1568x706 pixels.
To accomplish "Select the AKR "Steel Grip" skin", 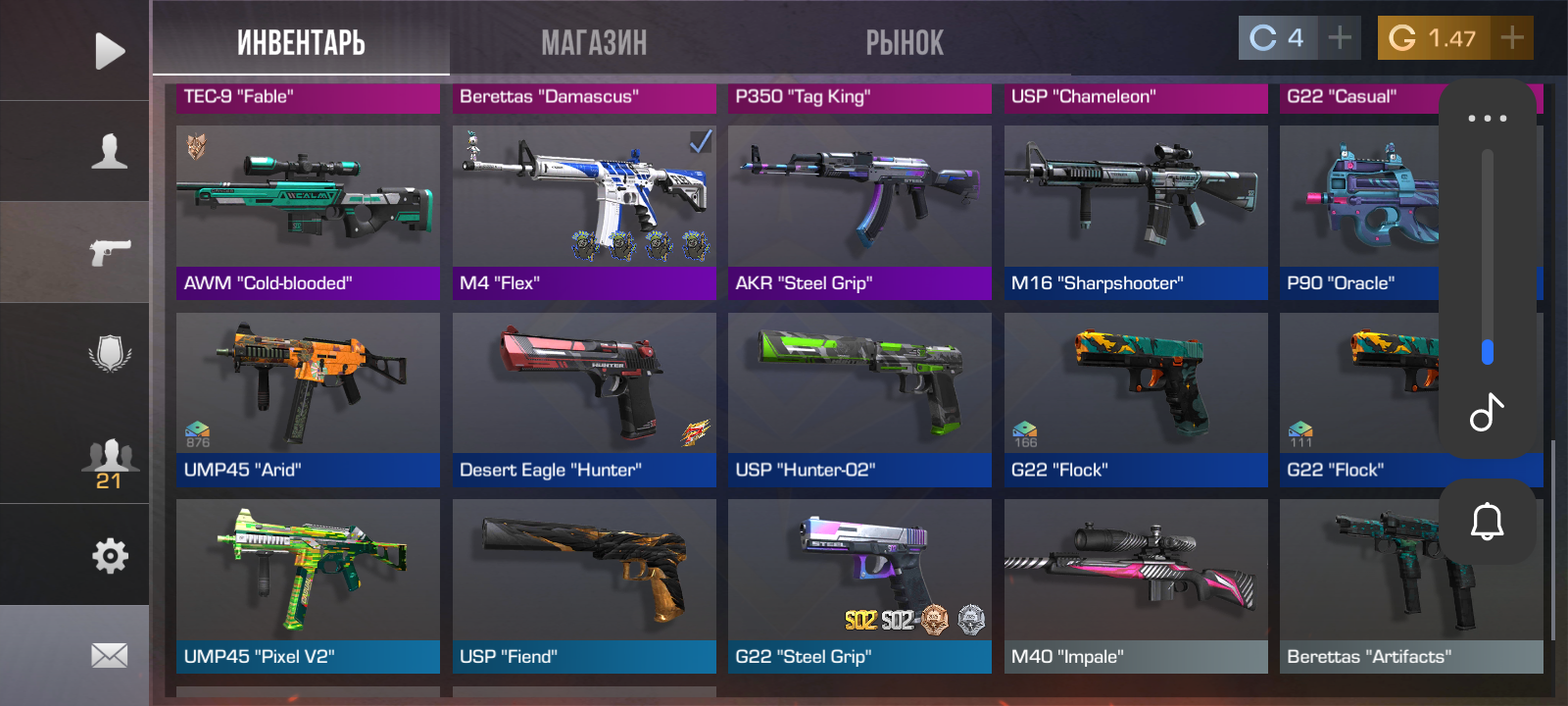I will (x=859, y=212).
